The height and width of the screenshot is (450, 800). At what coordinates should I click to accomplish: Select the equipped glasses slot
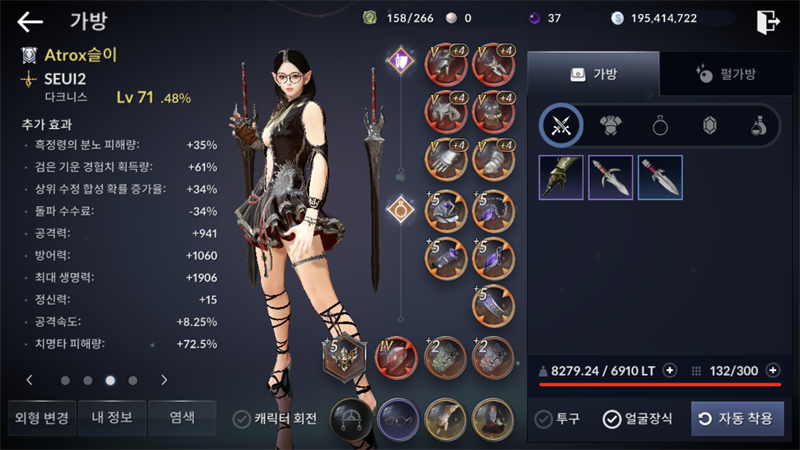[399, 417]
